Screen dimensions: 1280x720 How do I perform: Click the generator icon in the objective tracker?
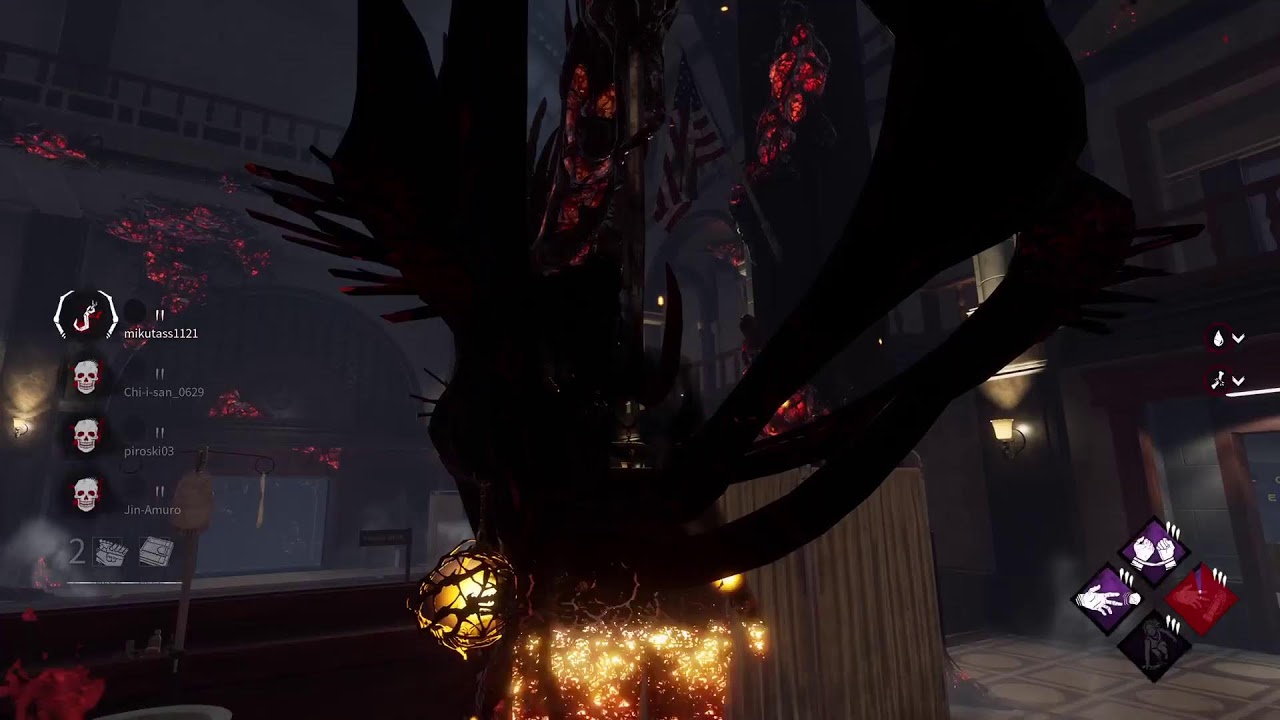109,552
